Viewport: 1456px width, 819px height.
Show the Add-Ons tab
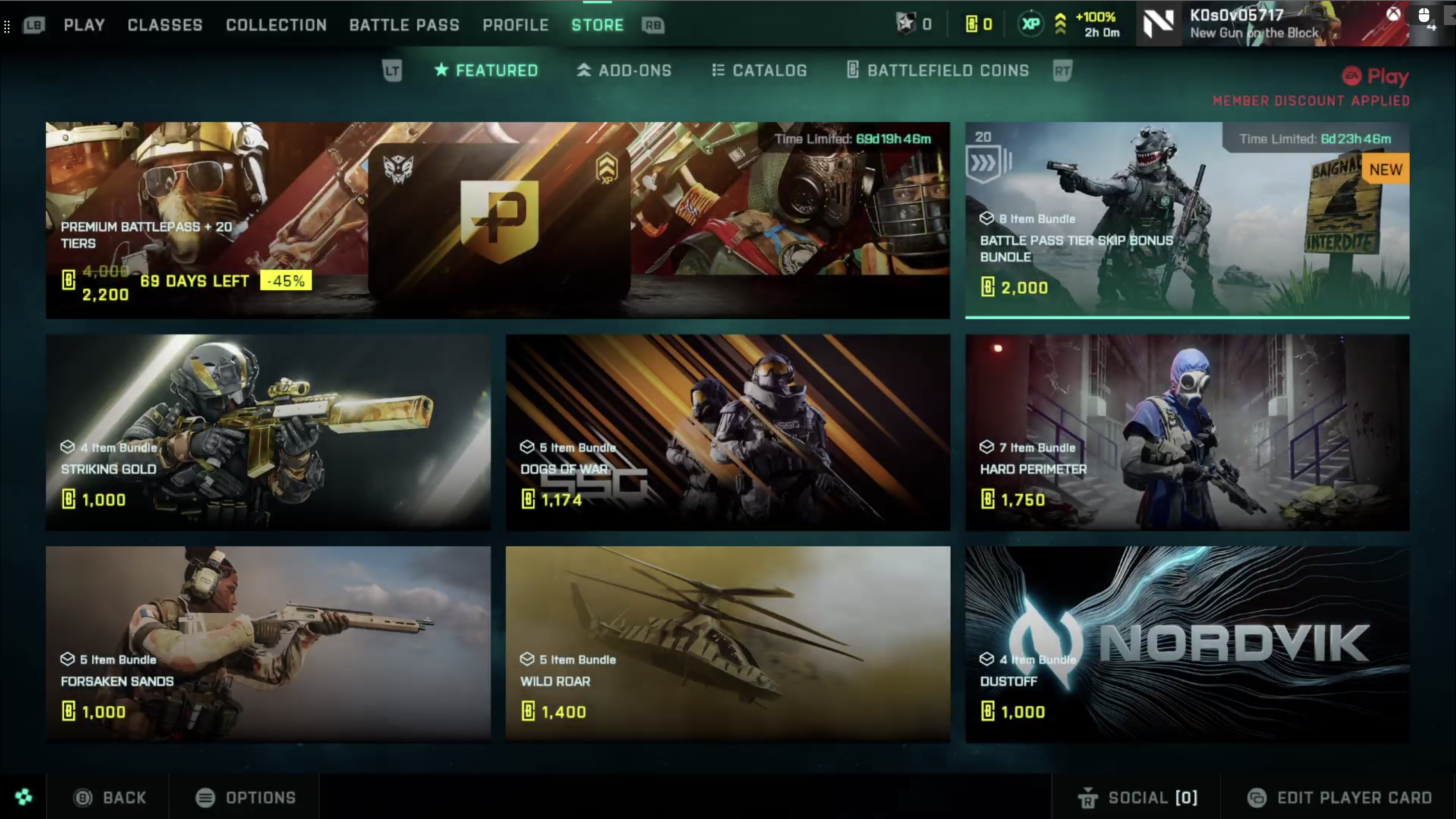tap(624, 71)
